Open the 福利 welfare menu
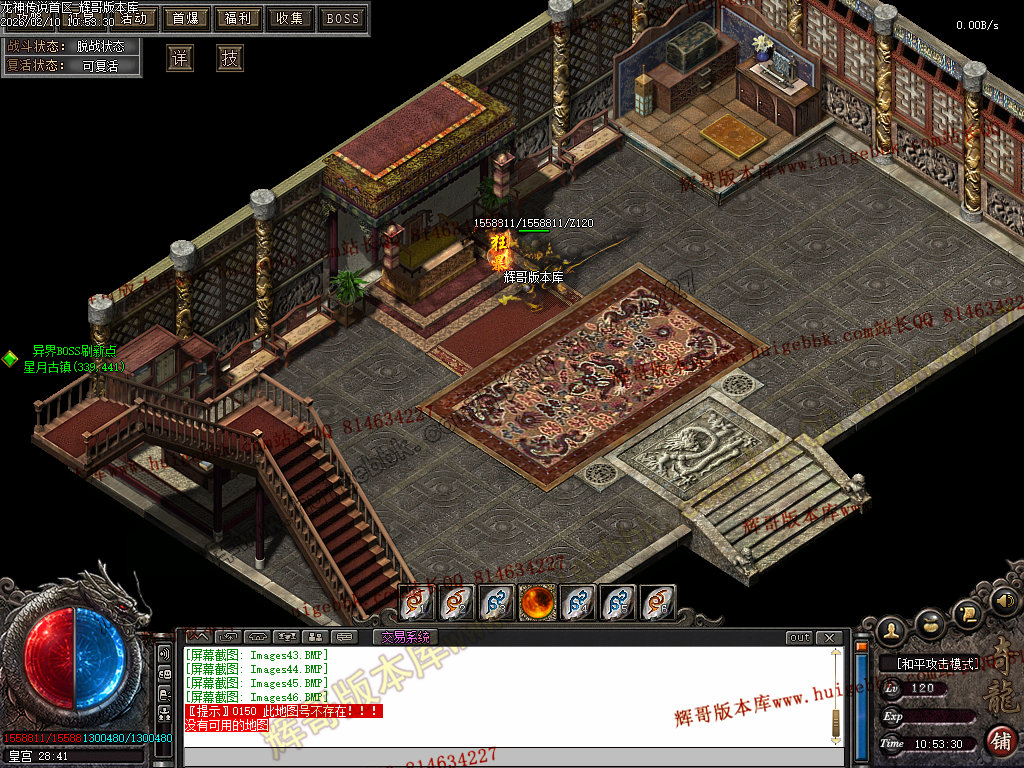 pos(238,18)
